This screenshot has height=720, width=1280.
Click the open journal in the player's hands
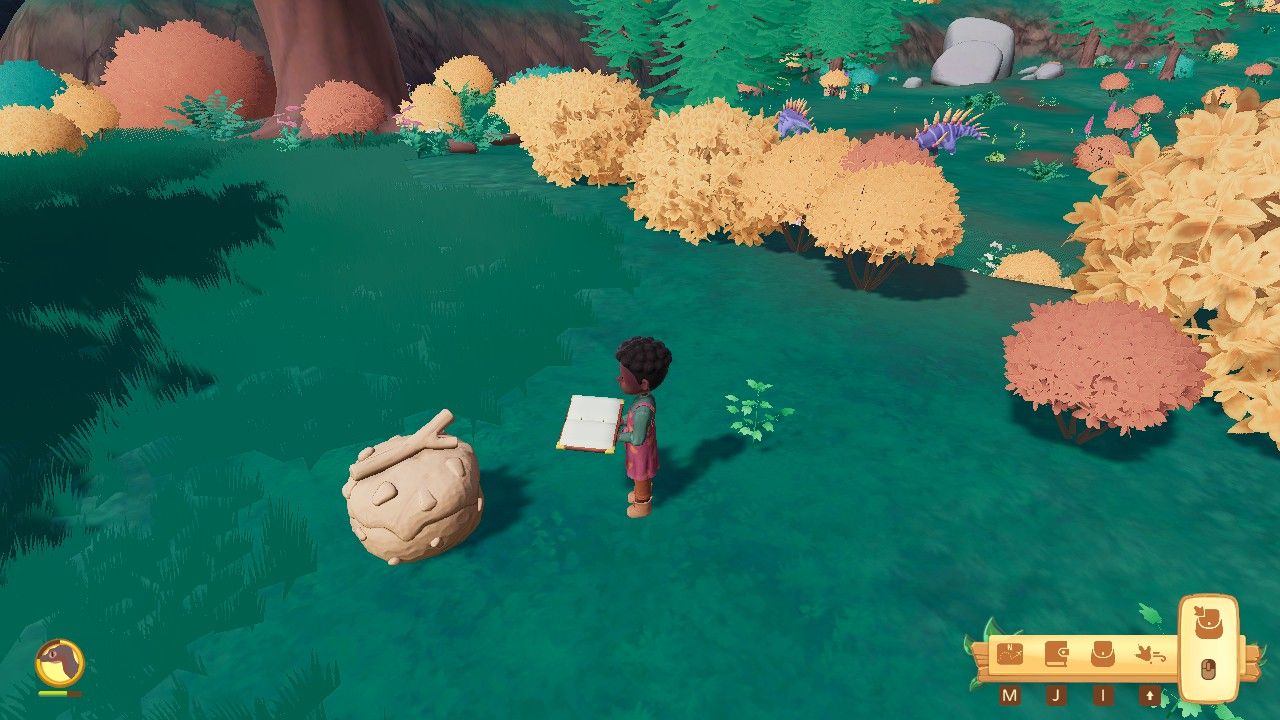(x=592, y=419)
